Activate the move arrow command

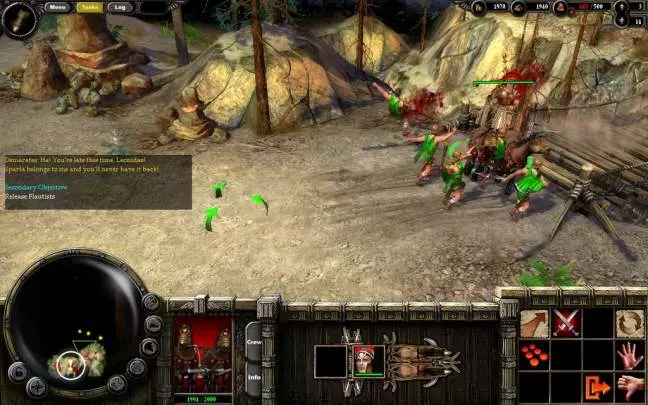[x=534, y=323]
